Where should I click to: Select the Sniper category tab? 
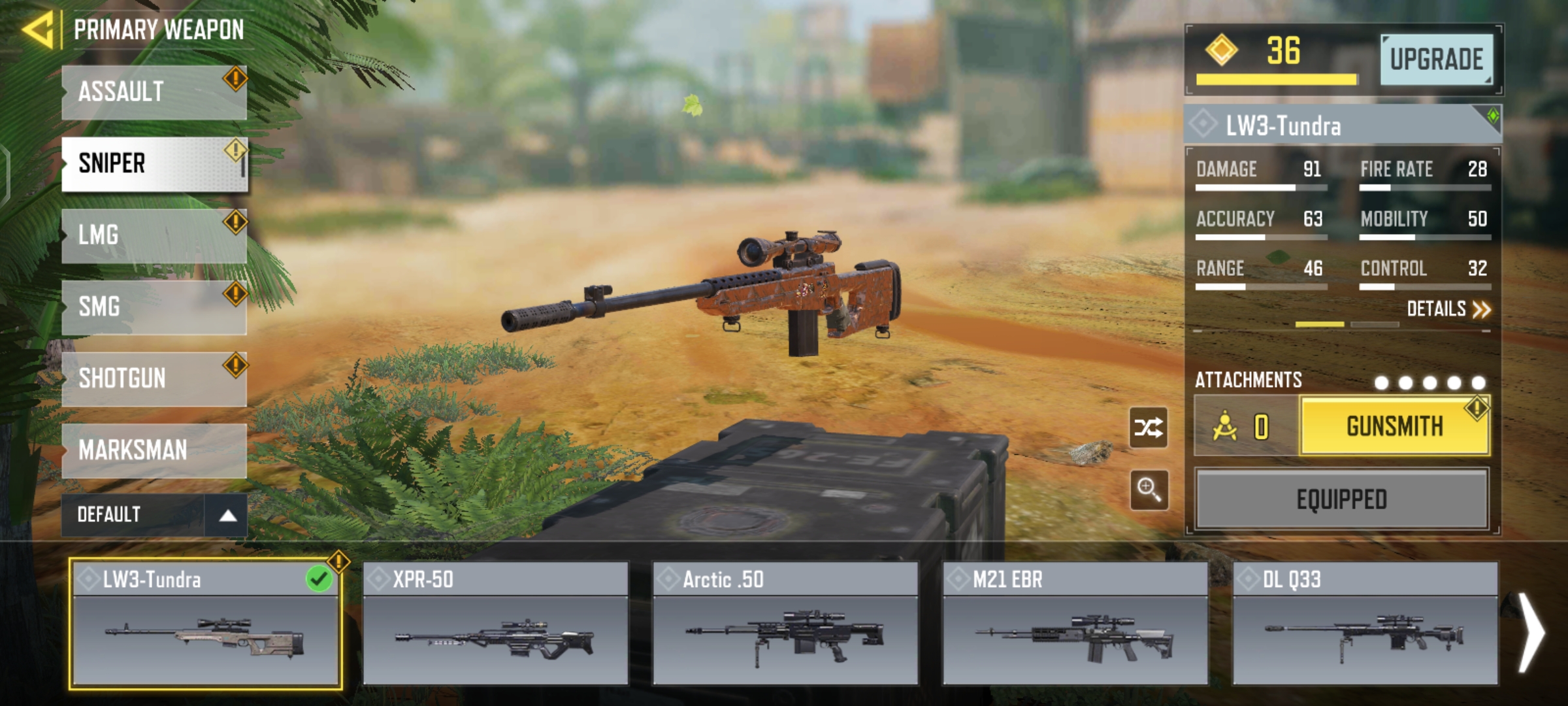tap(154, 163)
